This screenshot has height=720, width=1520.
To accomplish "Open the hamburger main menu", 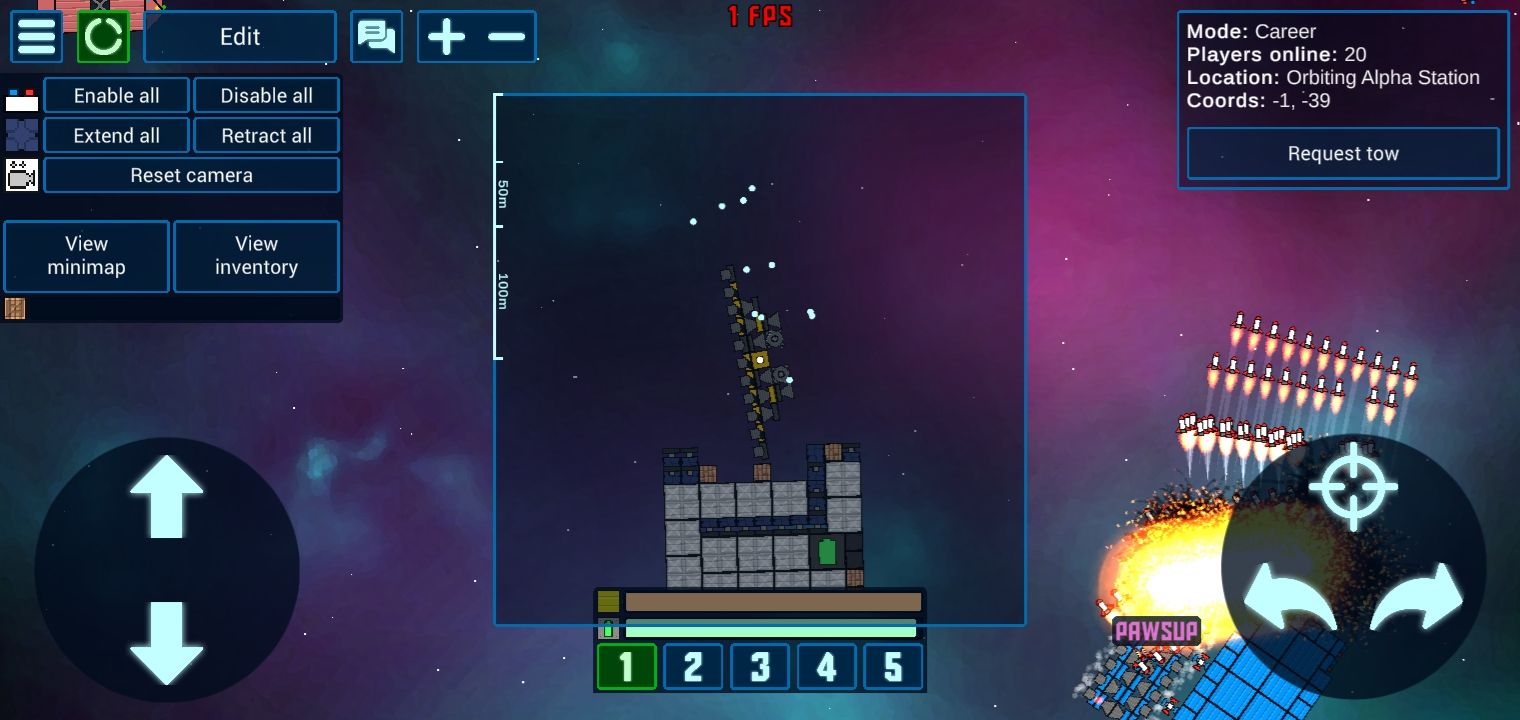I will (x=37, y=37).
